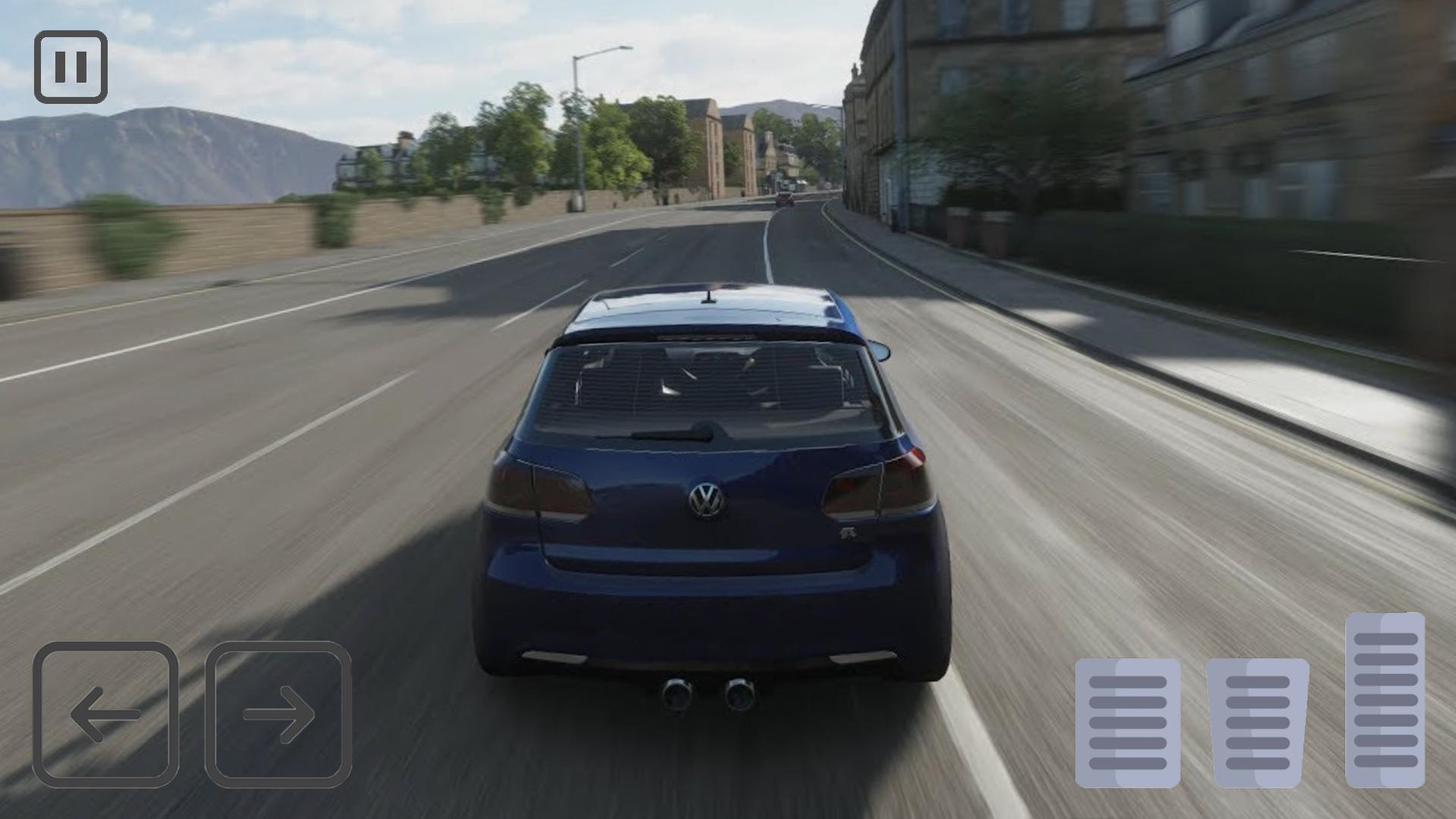
Task: Engage the rectangular clutch pedal
Action: click(x=1128, y=722)
